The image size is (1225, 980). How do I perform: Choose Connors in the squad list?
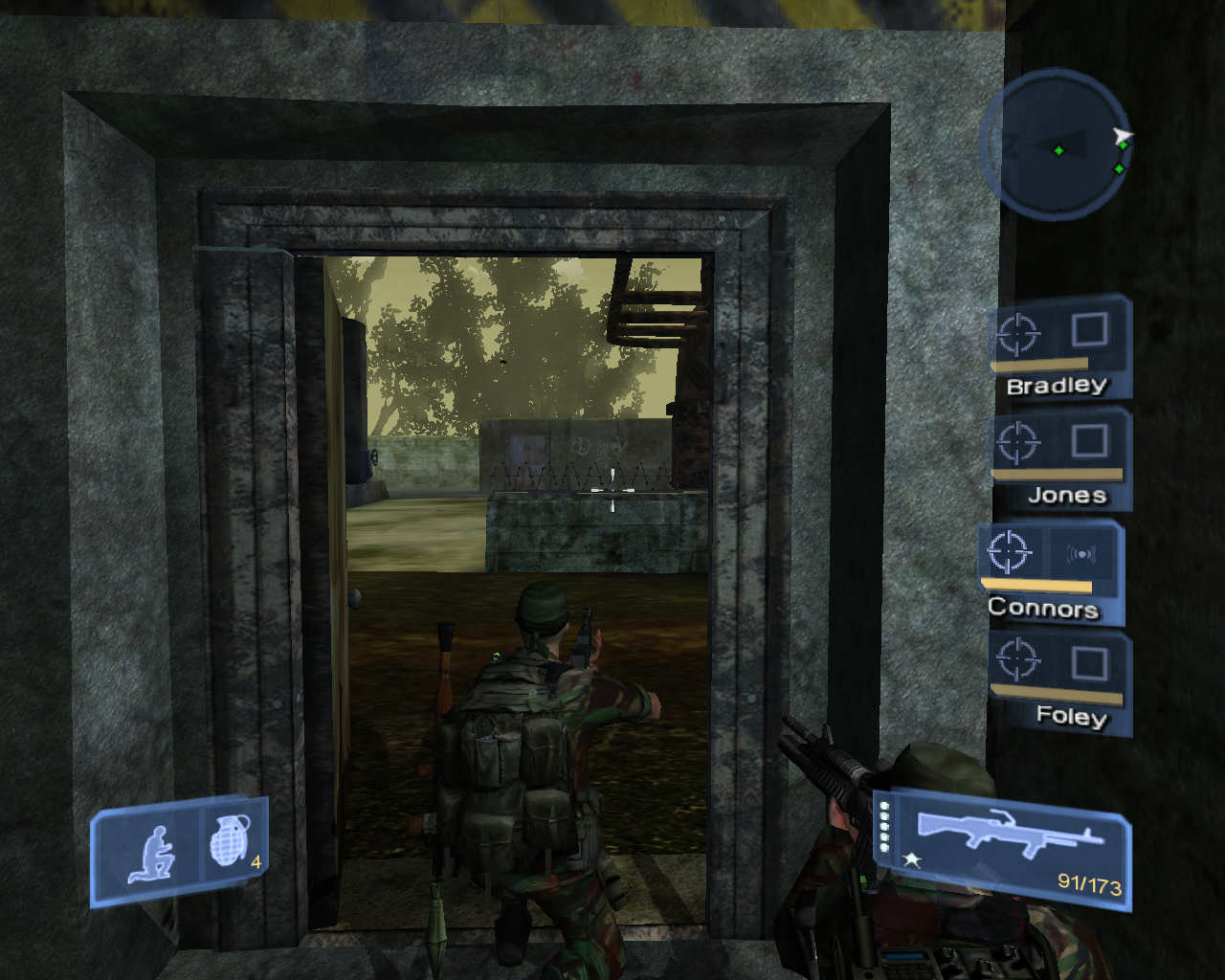pyautogui.click(x=1049, y=572)
